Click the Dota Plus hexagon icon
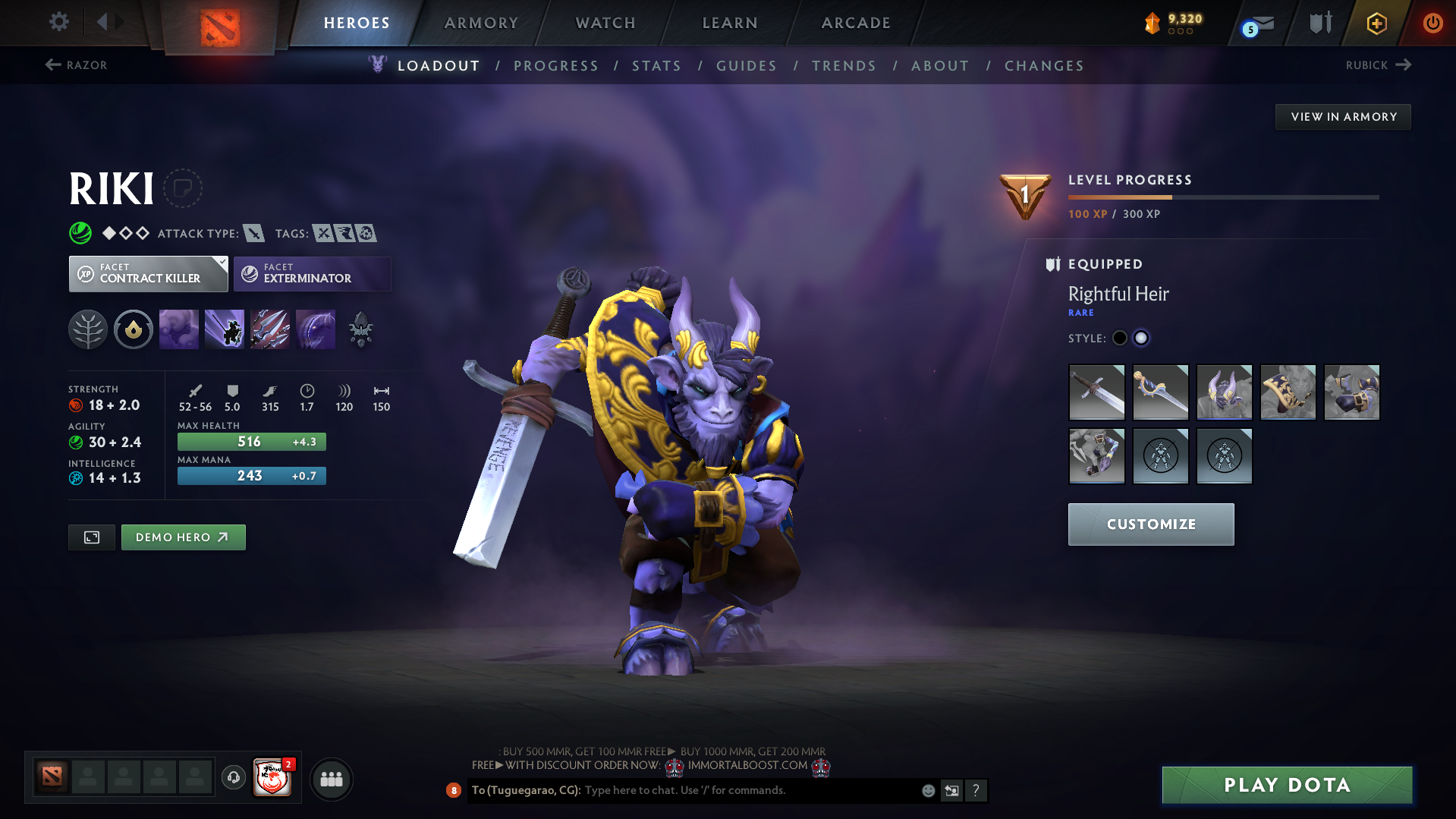The image size is (1456, 819). point(1376,23)
